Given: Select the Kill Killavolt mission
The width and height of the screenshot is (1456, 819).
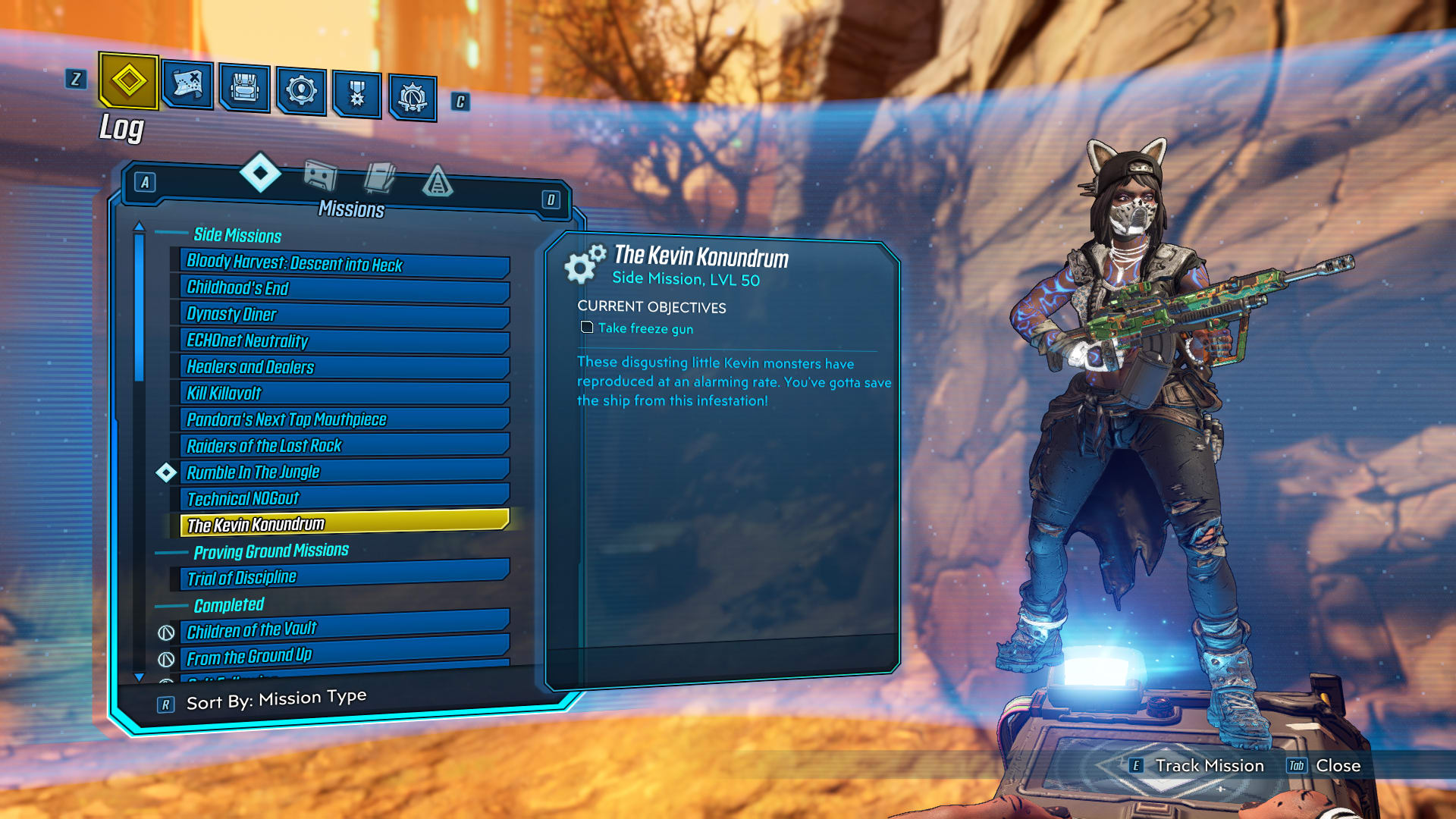Looking at the screenshot, I should pos(345,394).
